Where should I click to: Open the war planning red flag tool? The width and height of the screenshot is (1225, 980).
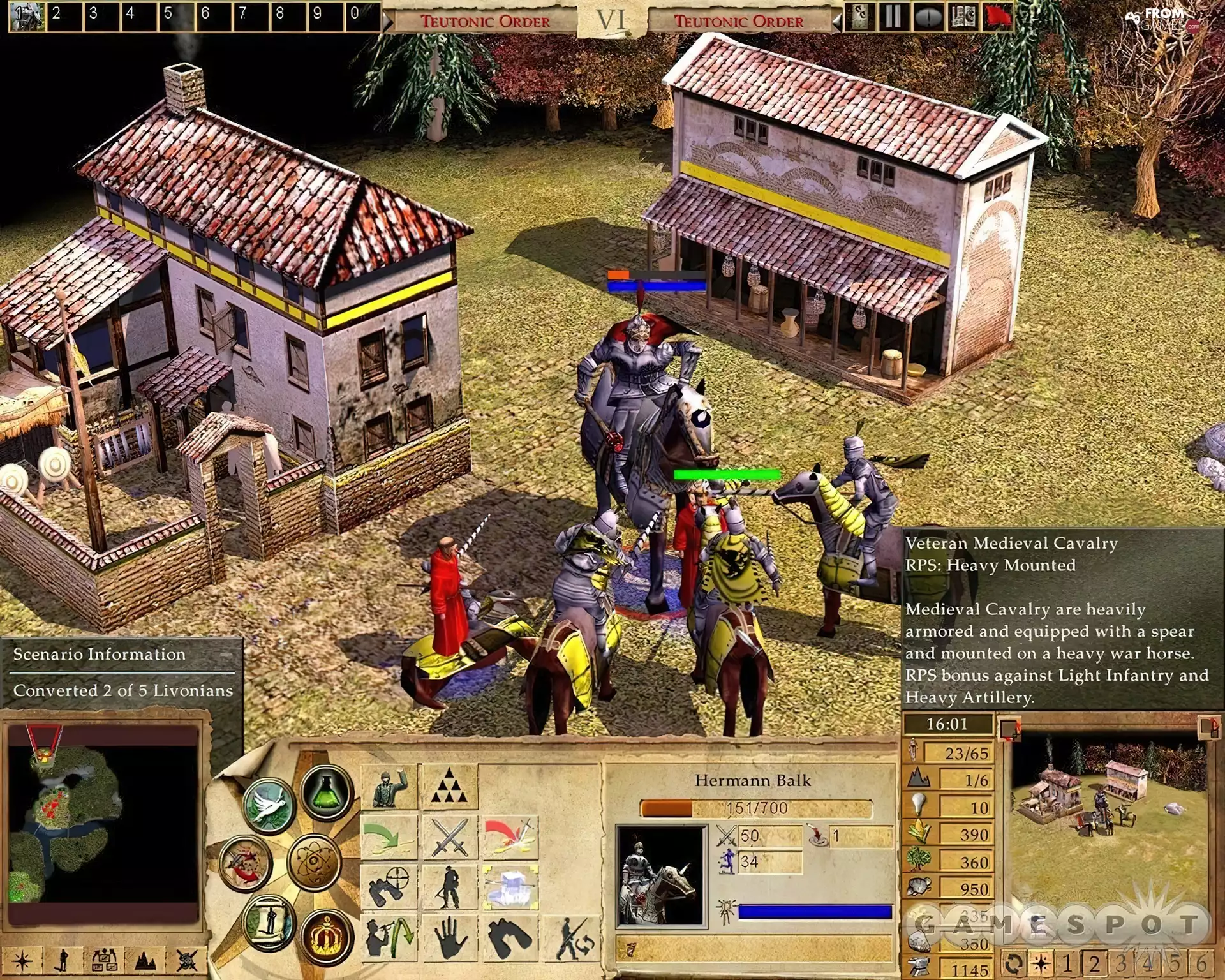(999, 17)
